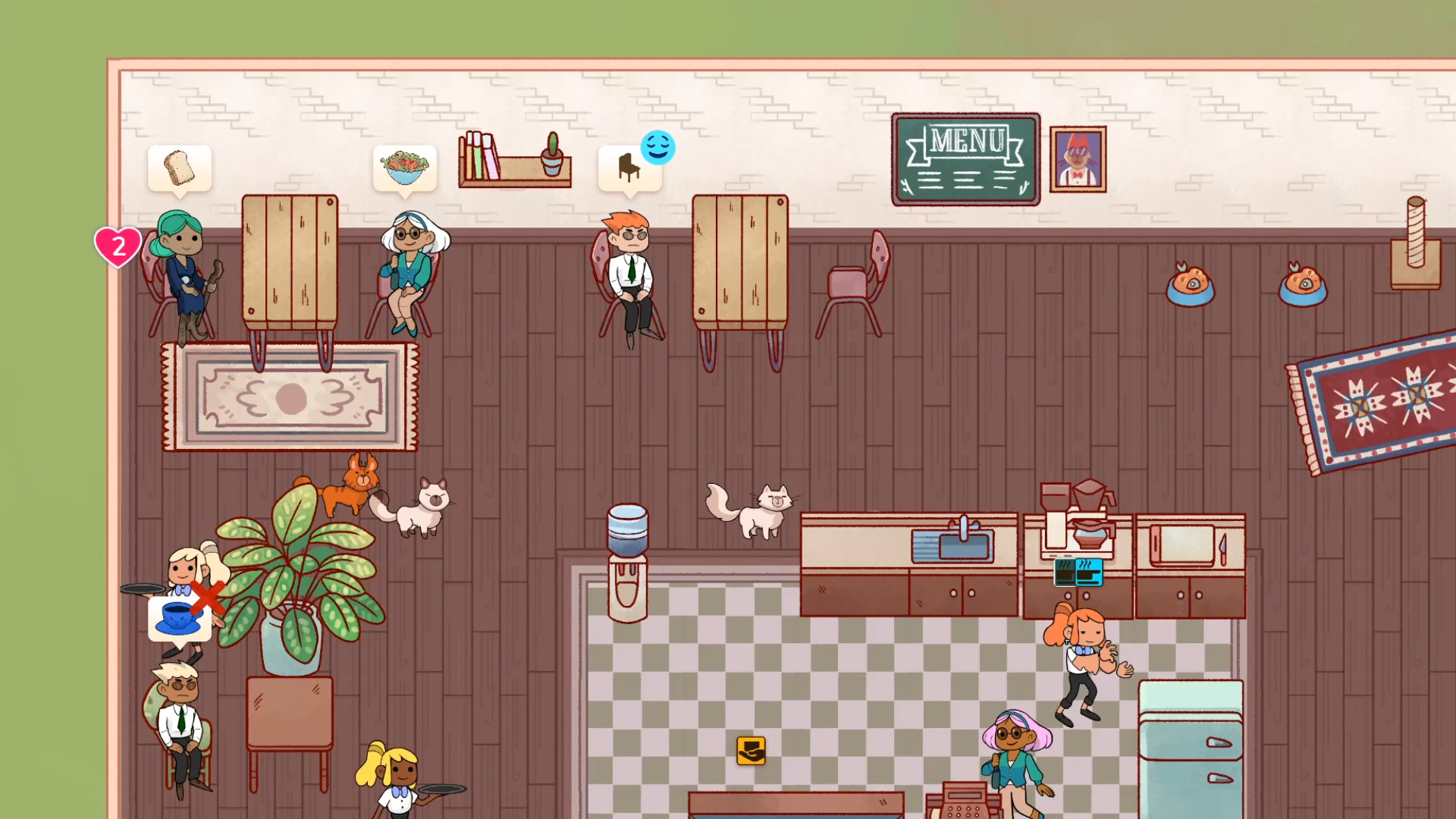Switch to the dark espresso cup option on machine
This screenshot has height=819, width=1456.
click(x=1065, y=573)
